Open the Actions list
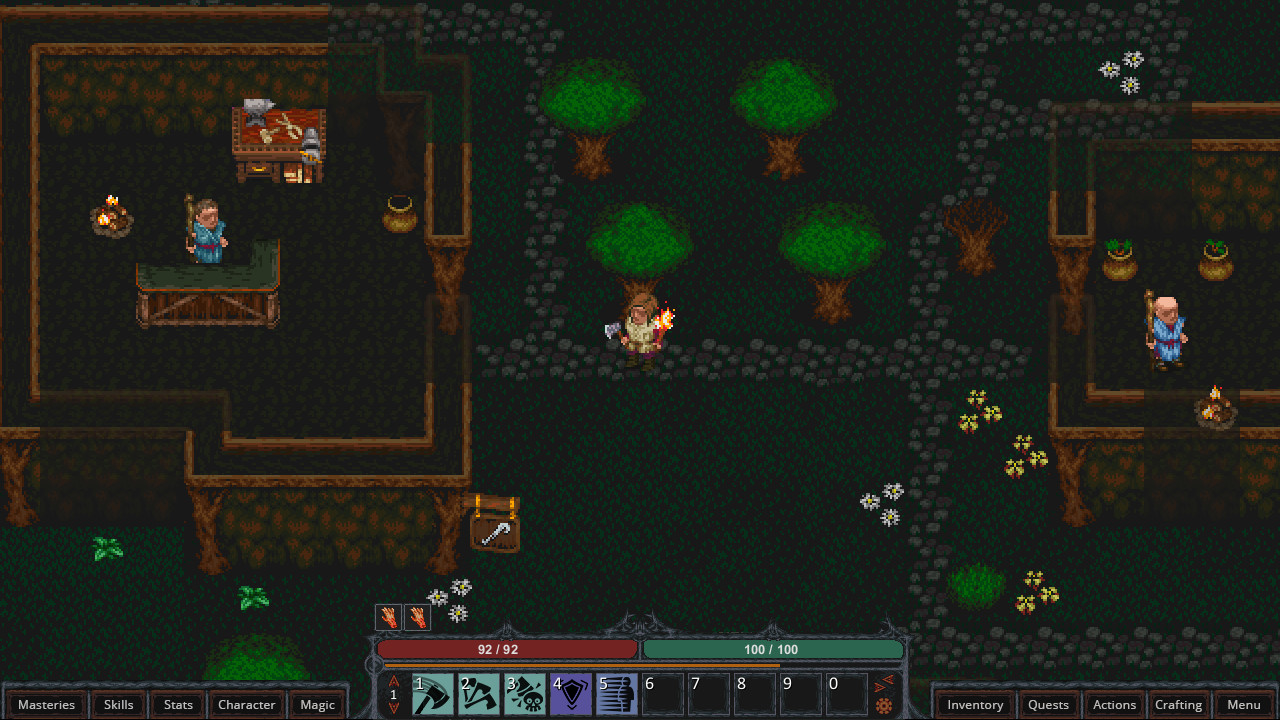 click(1114, 704)
